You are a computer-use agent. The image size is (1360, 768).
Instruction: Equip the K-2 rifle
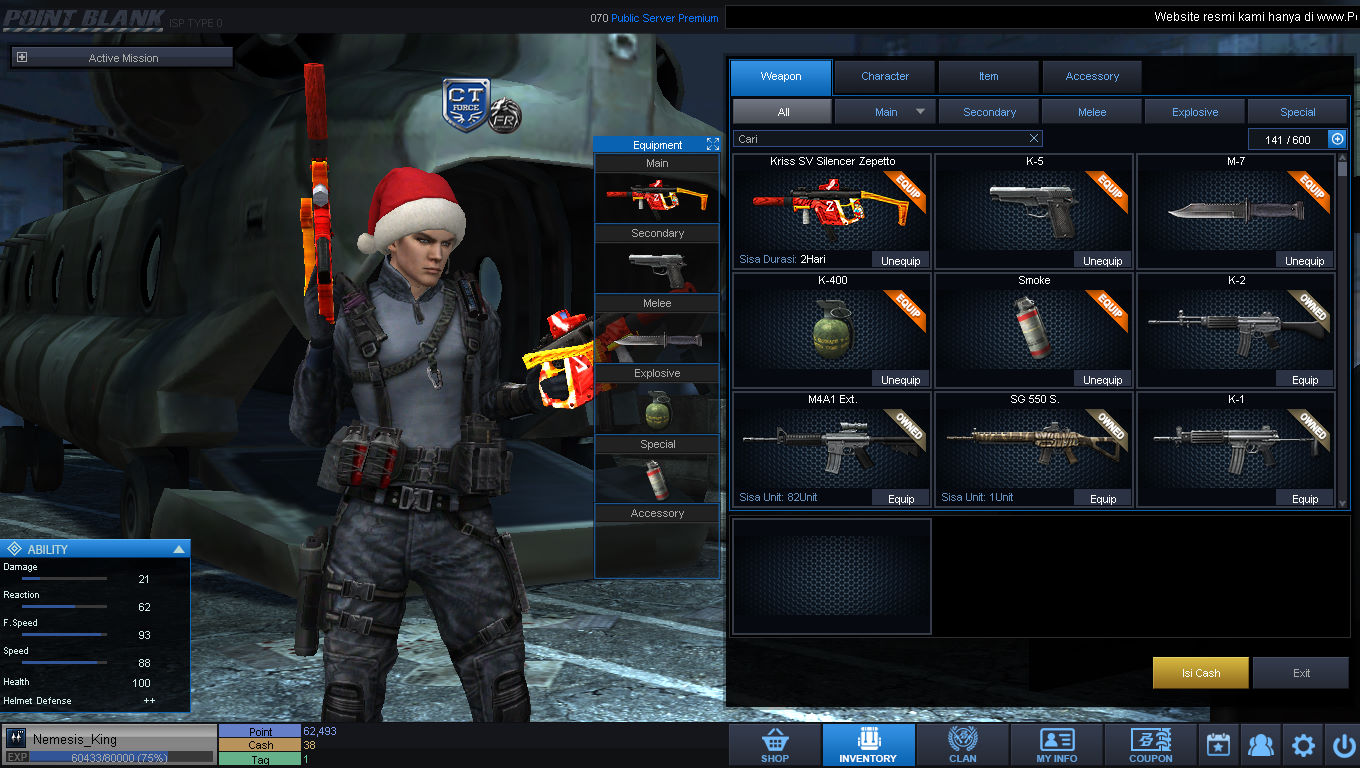pyautogui.click(x=1304, y=380)
